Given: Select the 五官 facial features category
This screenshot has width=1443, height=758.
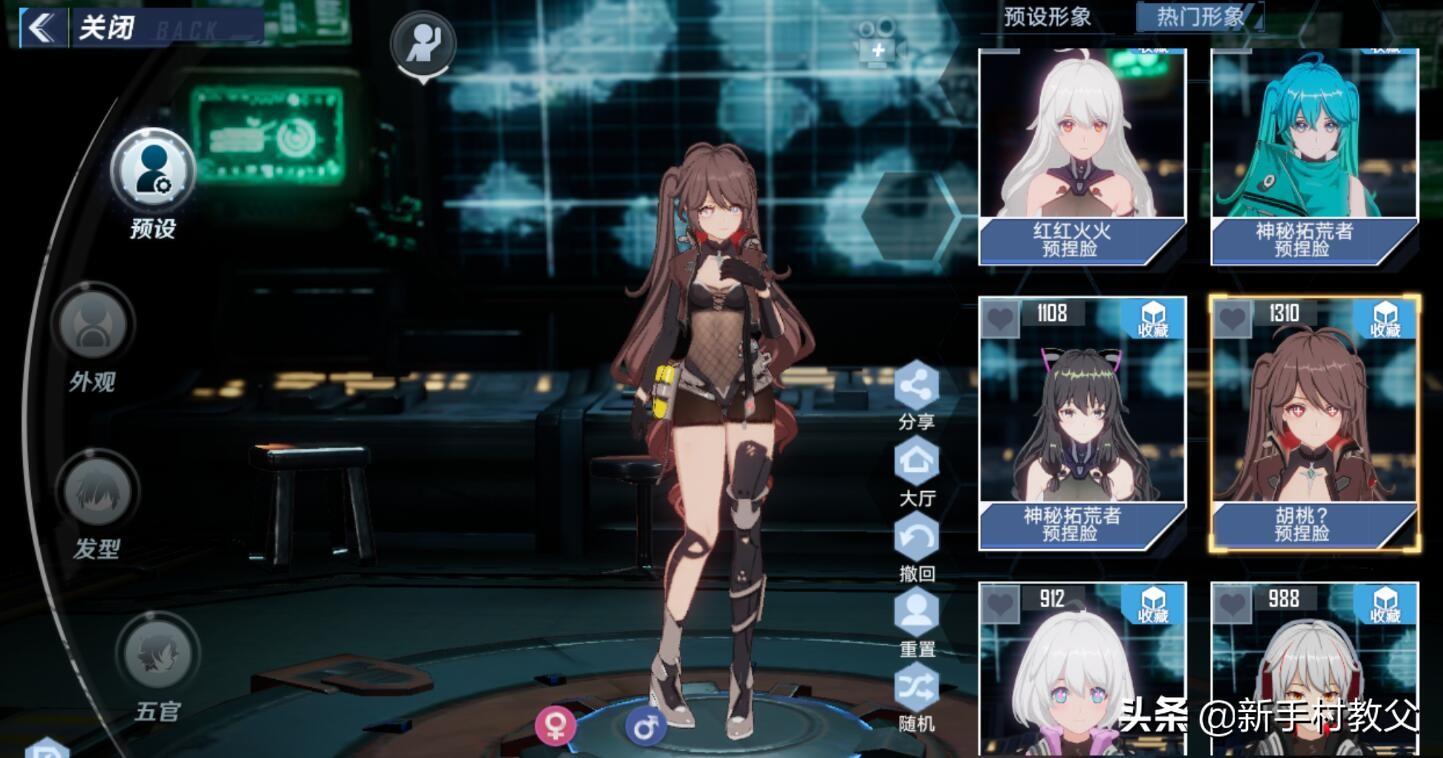Looking at the screenshot, I should point(158,655).
